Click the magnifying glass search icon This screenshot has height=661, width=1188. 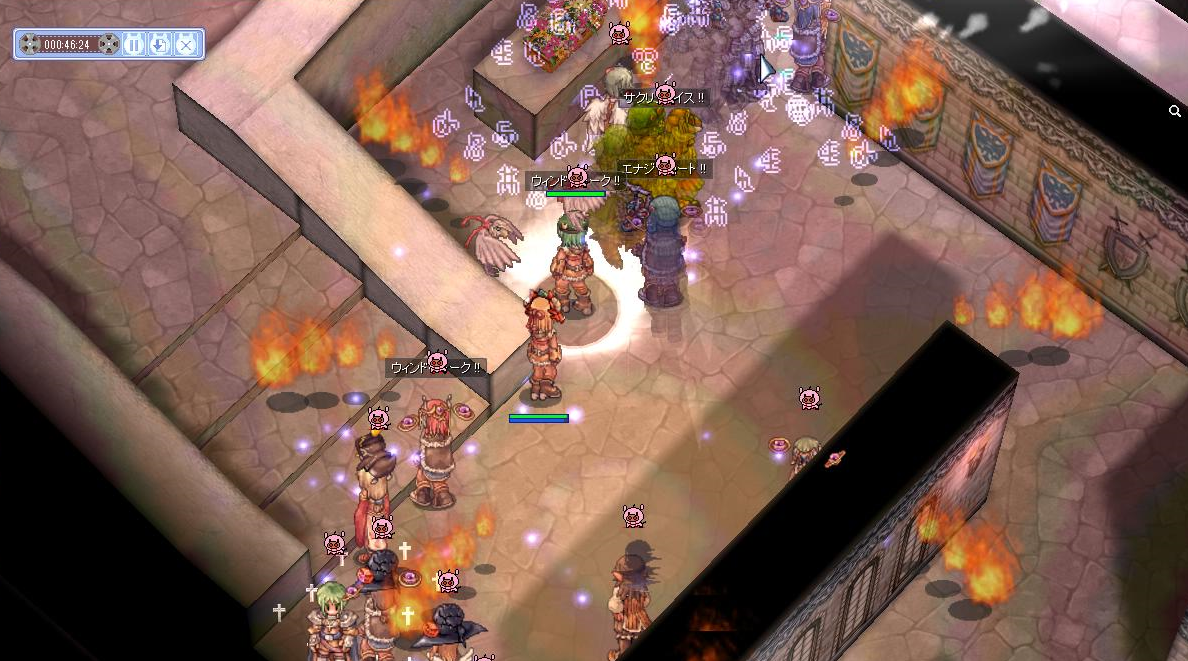coord(1175,112)
